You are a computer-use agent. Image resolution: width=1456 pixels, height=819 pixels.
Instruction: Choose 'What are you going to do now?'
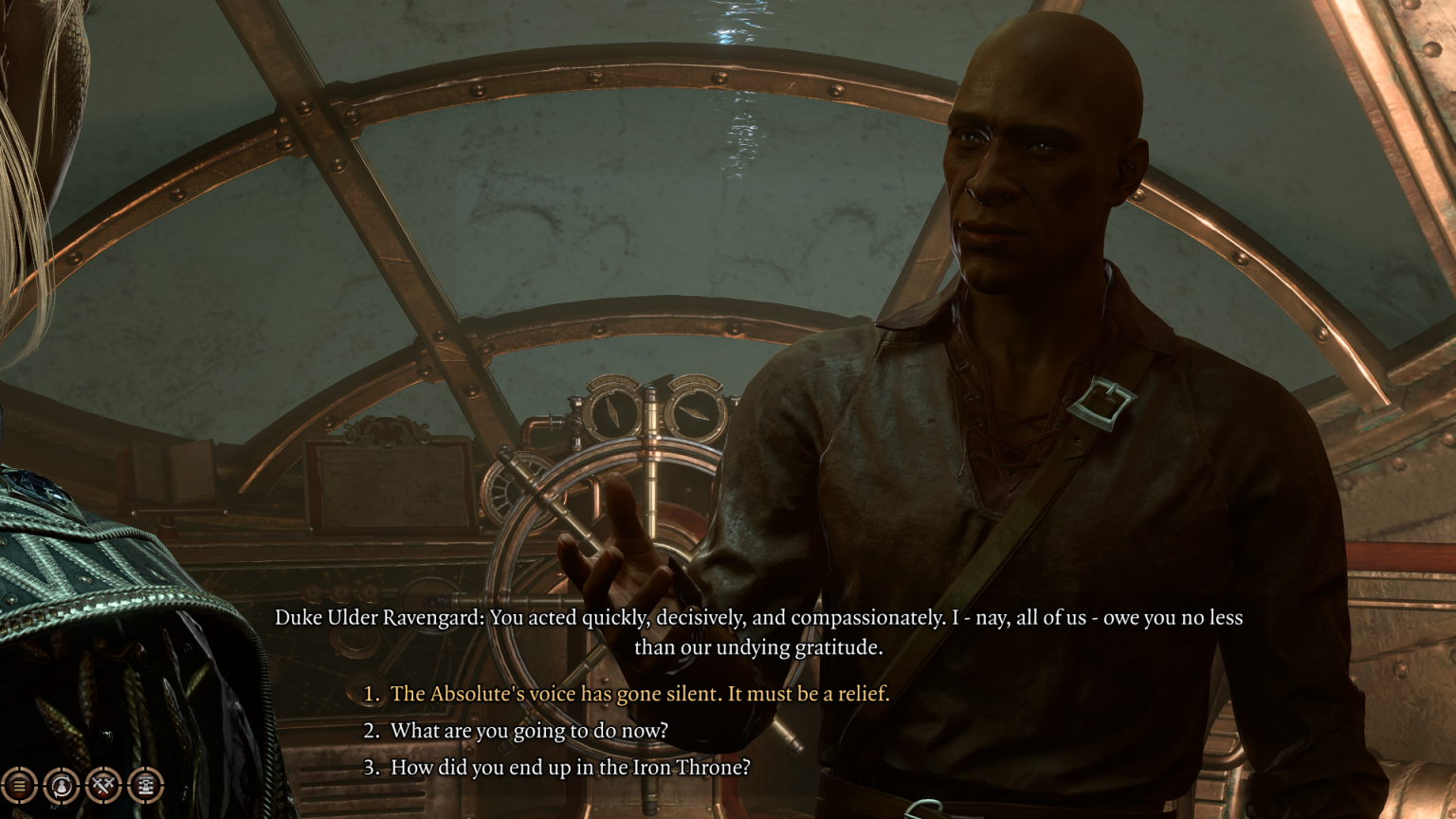click(x=519, y=731)
